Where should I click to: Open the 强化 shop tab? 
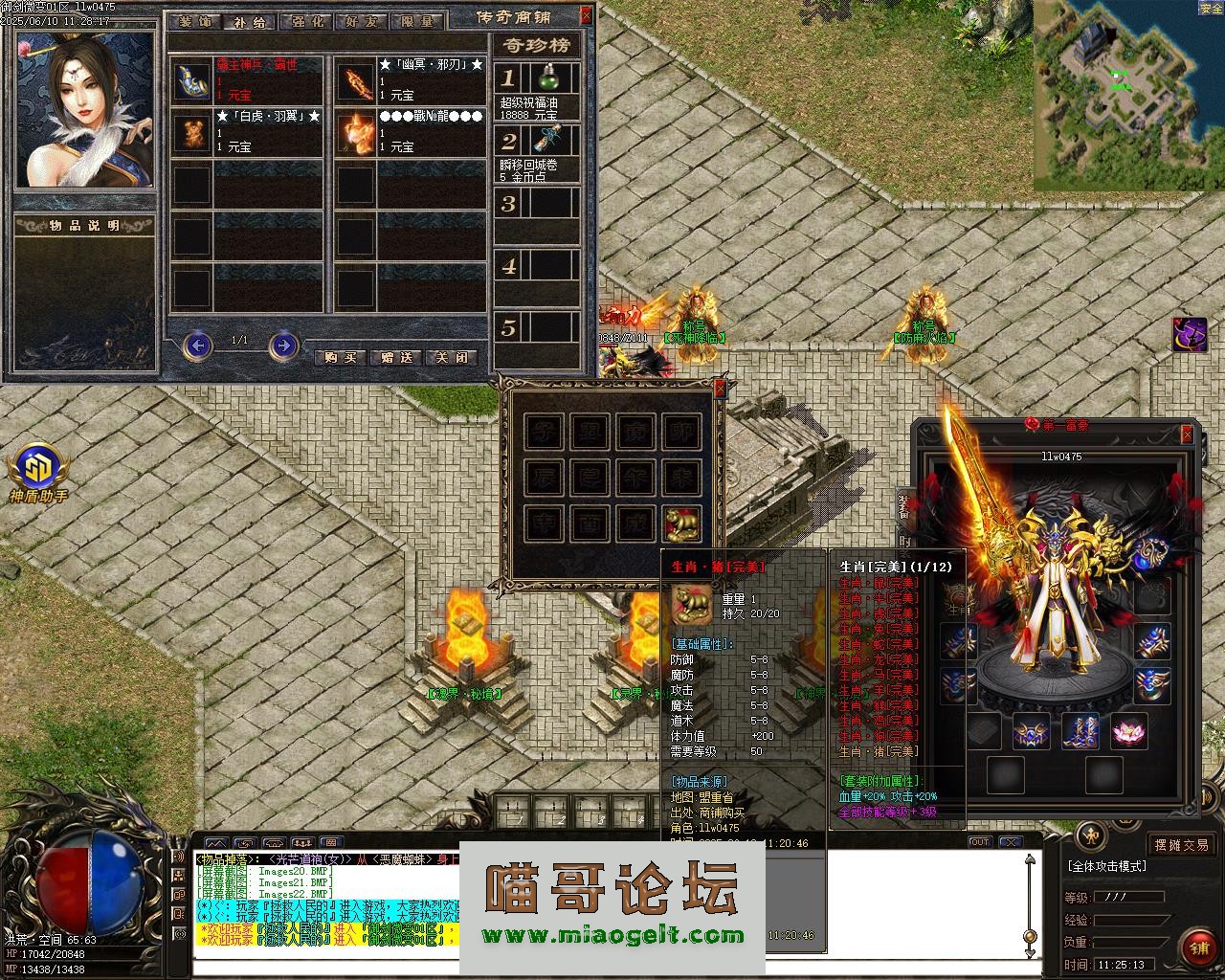pyautogui.click(x=306, y=22)
